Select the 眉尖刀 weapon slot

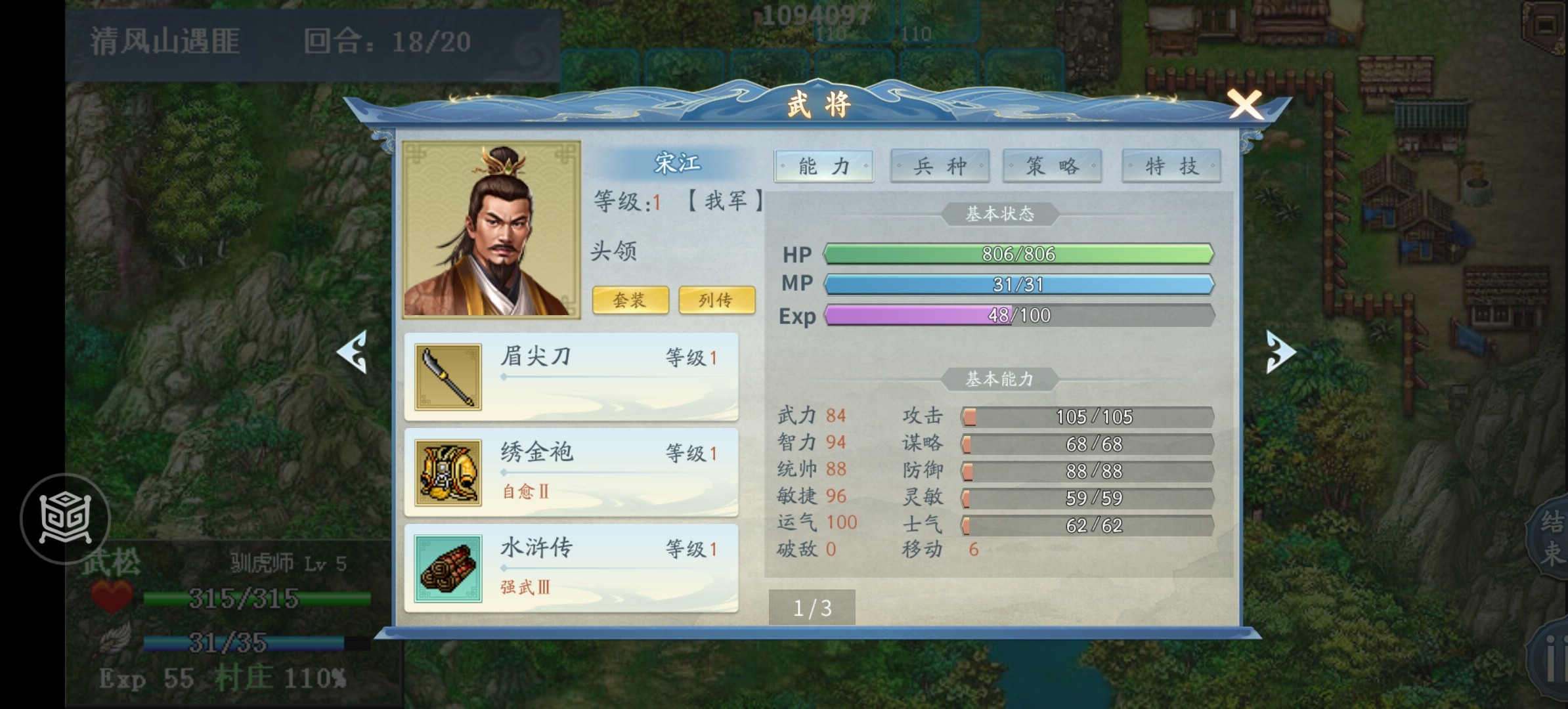click(x=571, y=377)
